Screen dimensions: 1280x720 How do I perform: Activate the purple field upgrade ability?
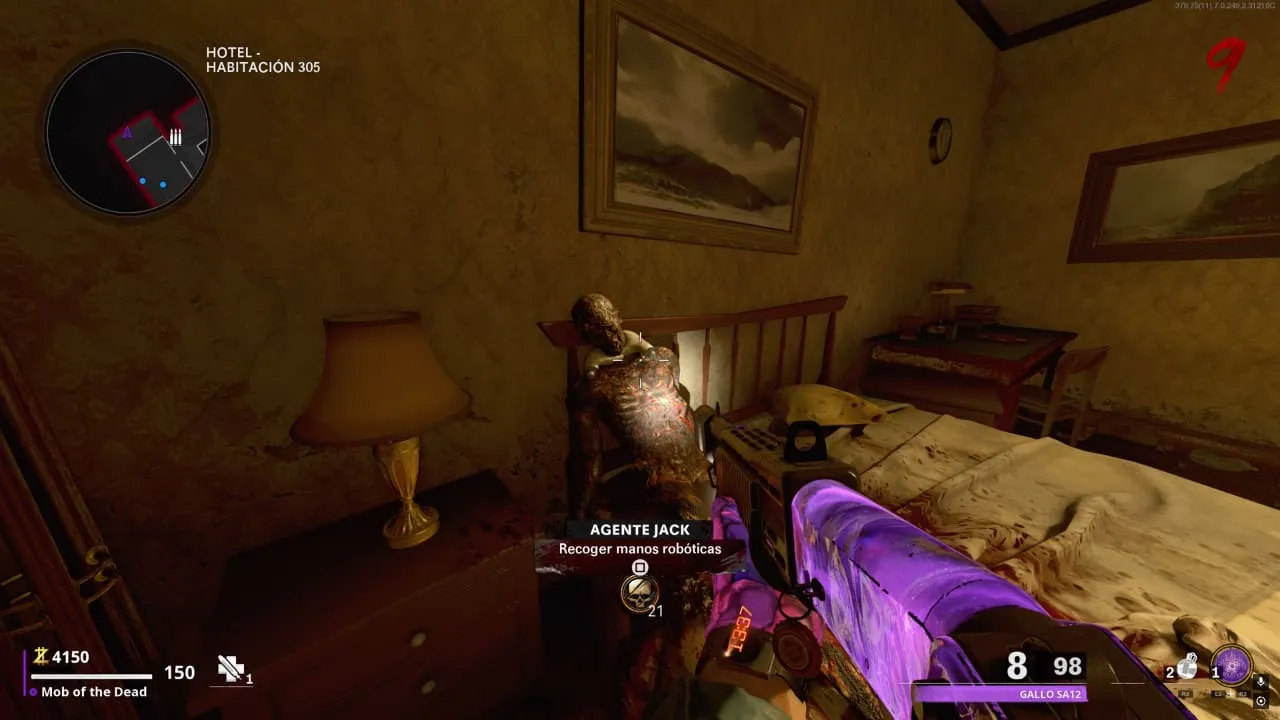pyautogui.click(x=1232, y=666)
